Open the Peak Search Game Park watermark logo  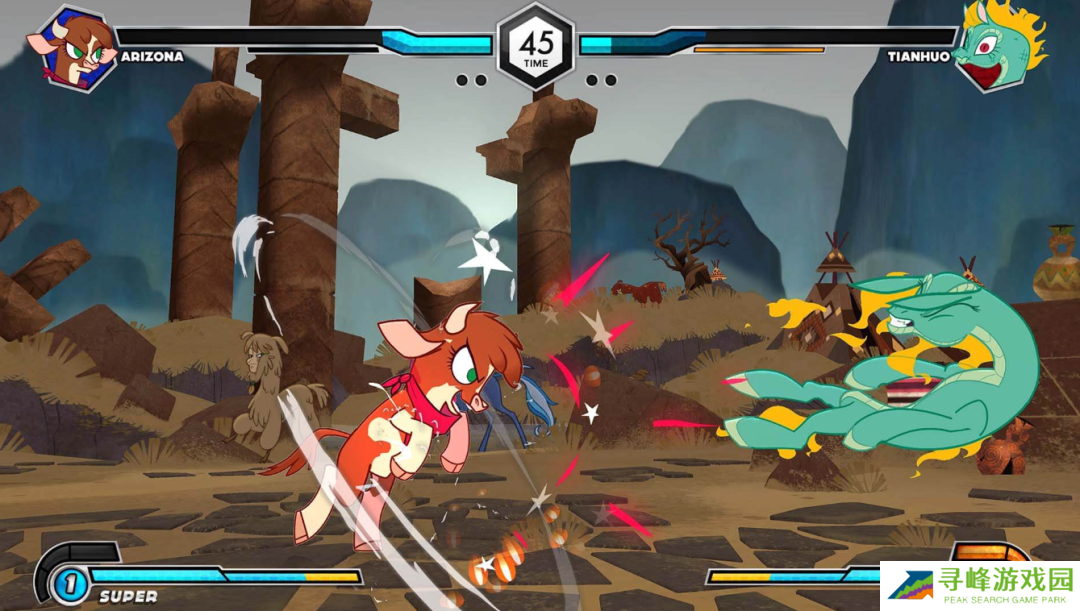tap(979, 586)
